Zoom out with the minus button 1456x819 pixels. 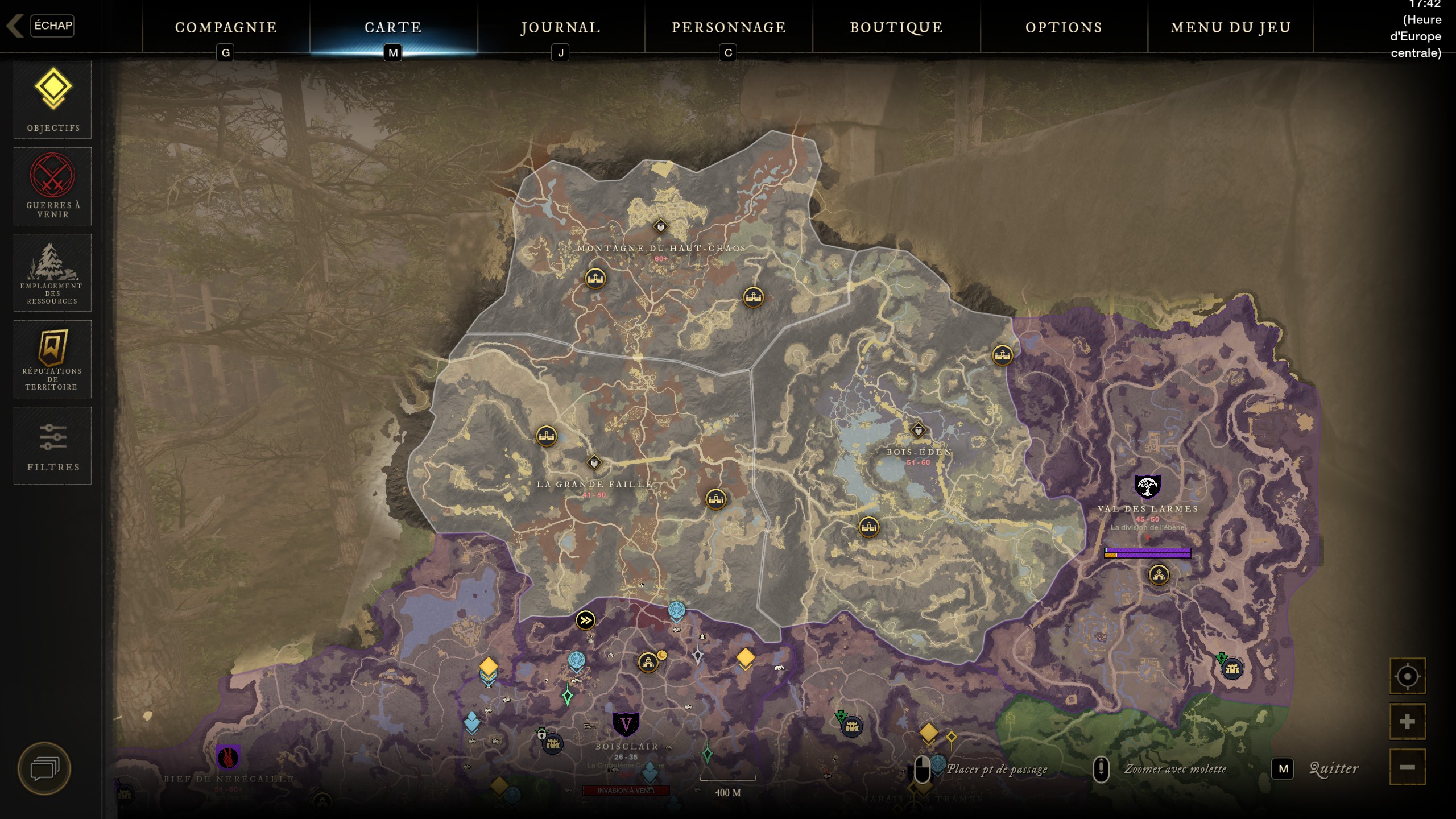coord(1407,767)
